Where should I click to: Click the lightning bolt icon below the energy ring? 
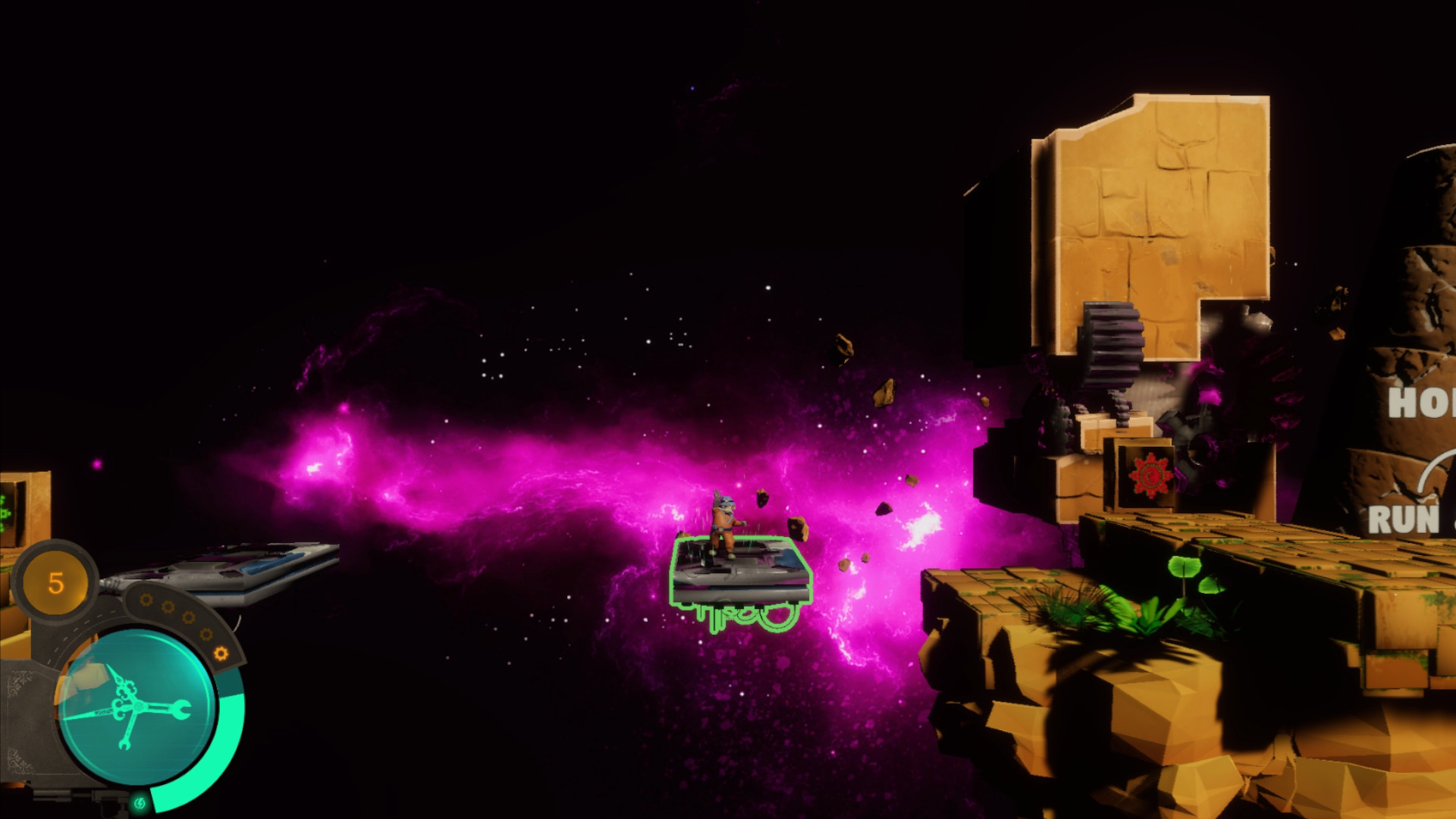click(x=140, y=803)
